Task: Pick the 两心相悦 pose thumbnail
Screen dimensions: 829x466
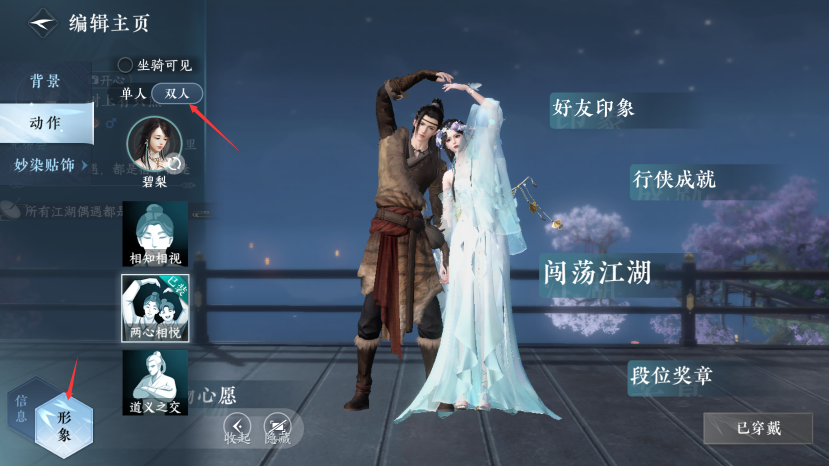Action: coord(155,308)
